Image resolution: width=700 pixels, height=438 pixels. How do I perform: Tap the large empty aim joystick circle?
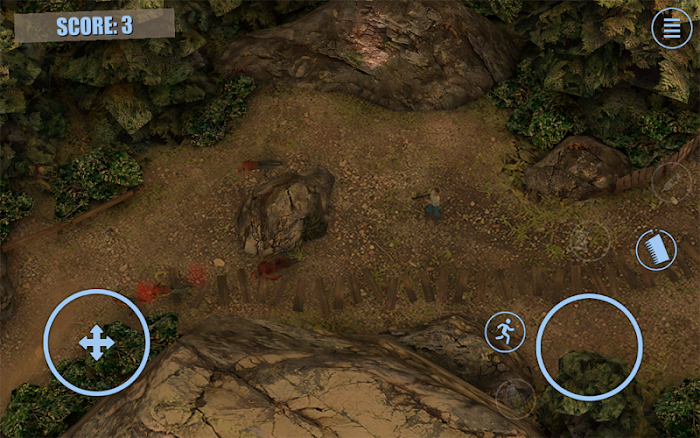589,347
